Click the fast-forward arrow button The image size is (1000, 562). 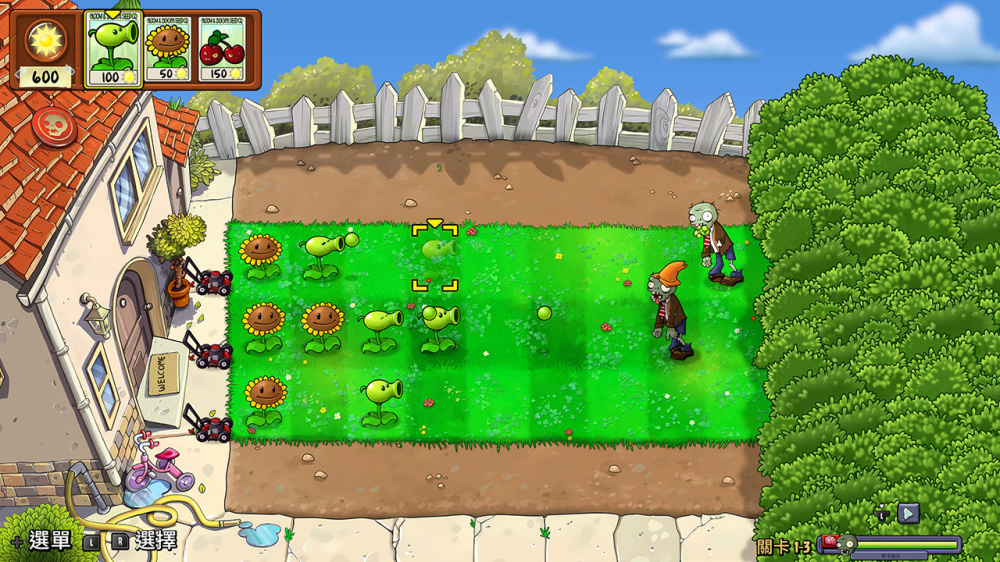pos(908,513)
